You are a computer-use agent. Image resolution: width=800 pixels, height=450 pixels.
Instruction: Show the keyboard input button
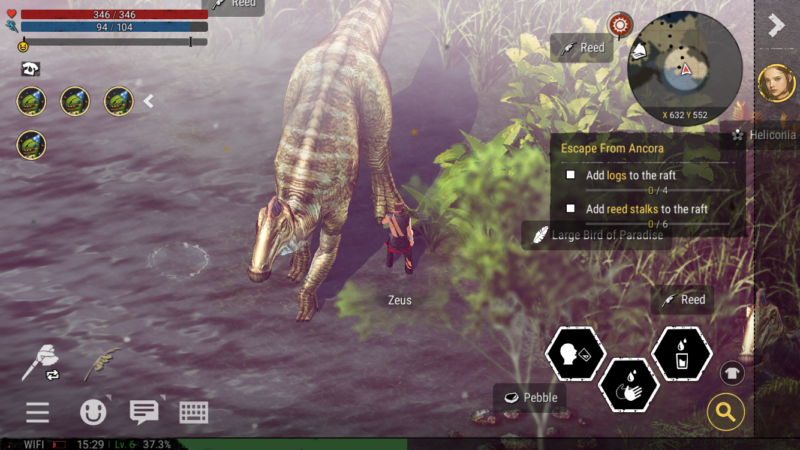tap(194, 412)
